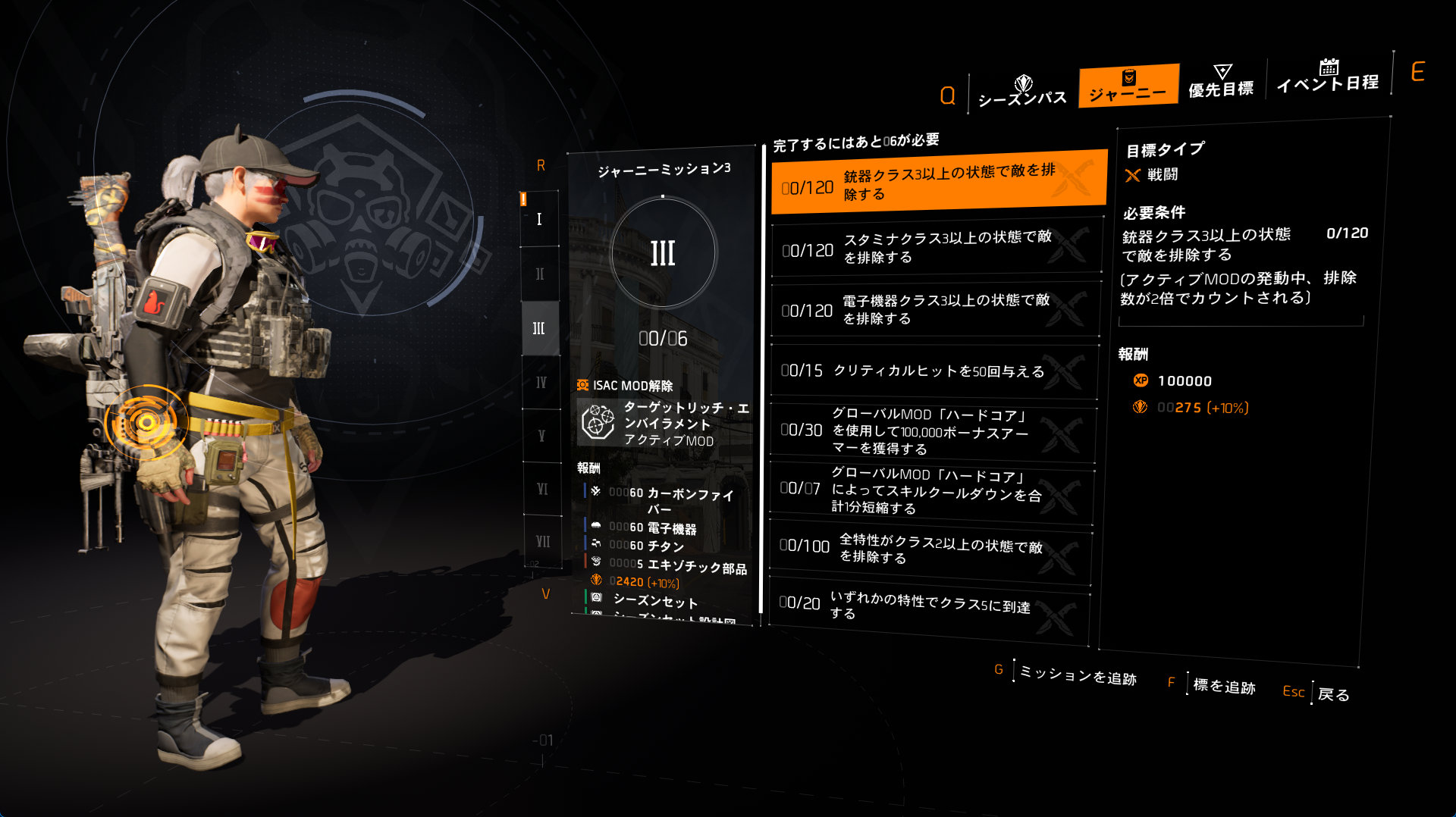
Task: Open the 優先目標 tab
Action: click(x=1221, y=82)
